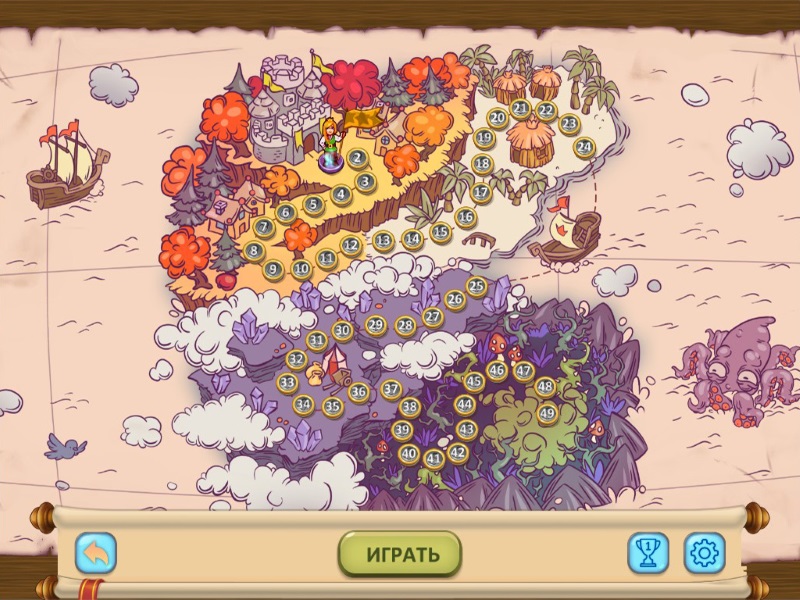Choose level 5 marker
800x600 pixels.
(313, 205)
